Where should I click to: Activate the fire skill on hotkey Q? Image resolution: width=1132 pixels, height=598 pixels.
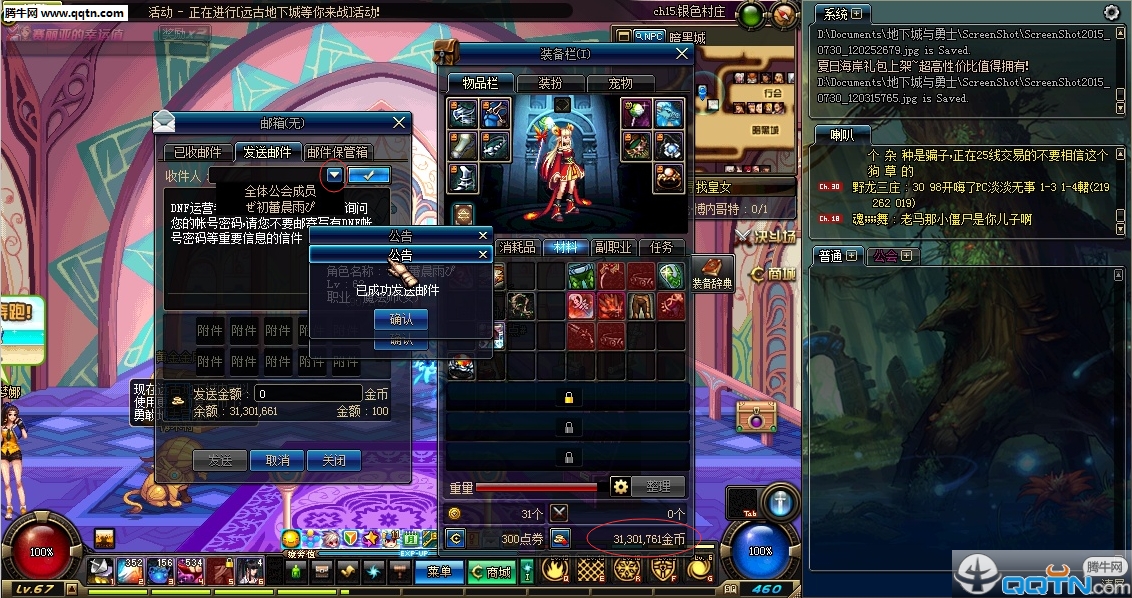[x=556, y=569]
